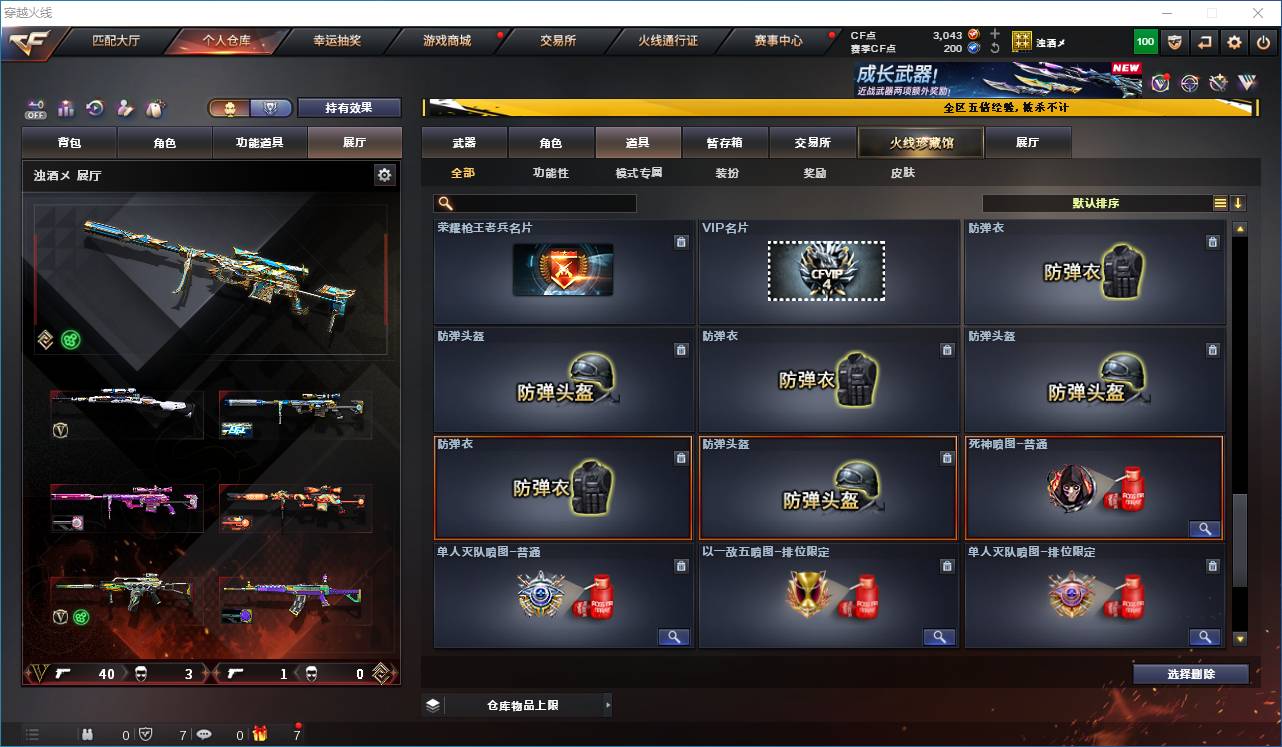Viewport: 1282px width, 747px height.
Task: Click the magnifier preview on 死神喷图-普通 item
Action: 1204,528
